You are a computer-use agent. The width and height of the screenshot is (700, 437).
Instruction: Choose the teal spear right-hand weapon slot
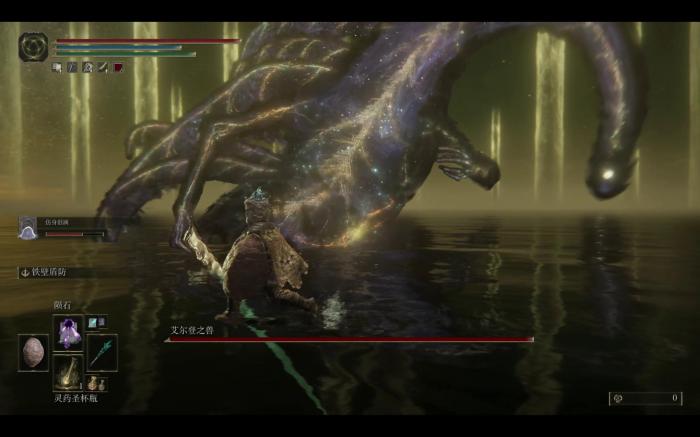102,352
